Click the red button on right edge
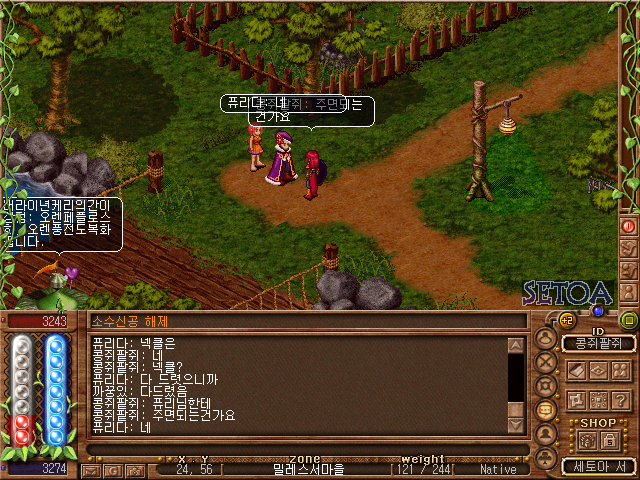The image size is (640, 480). (629, 226)
